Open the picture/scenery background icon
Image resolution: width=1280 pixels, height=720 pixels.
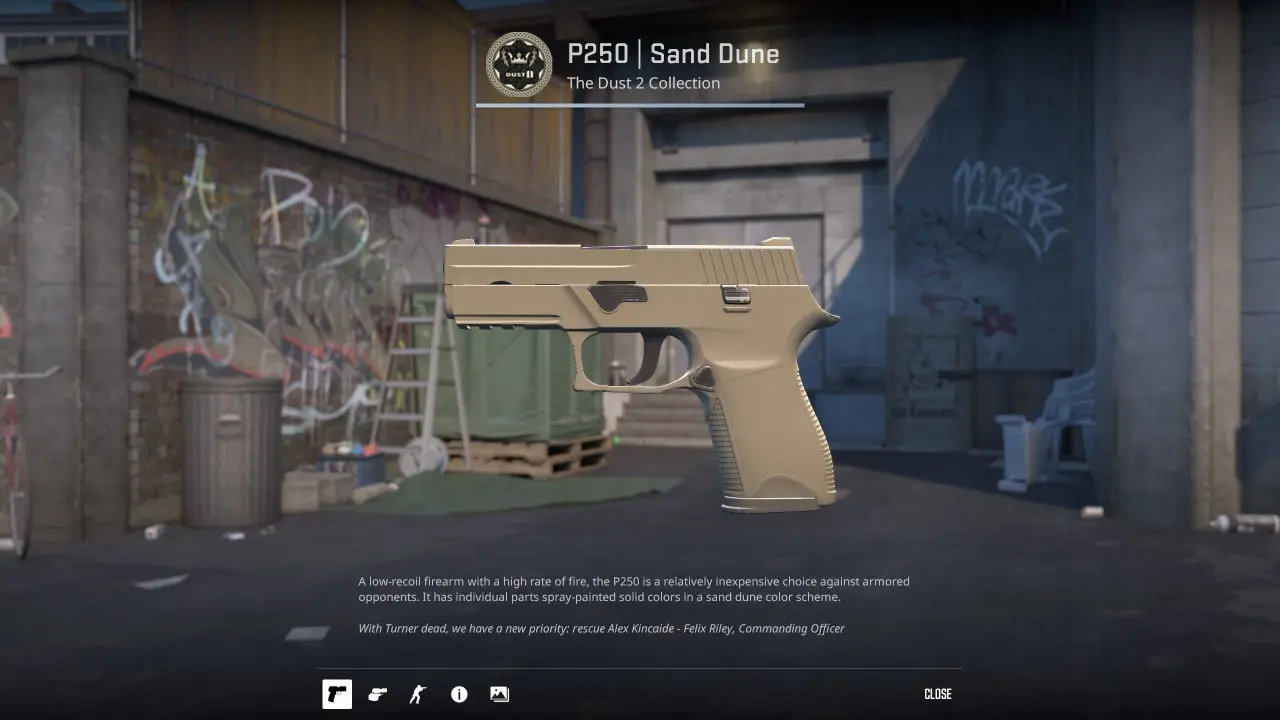tap(499, 694)
